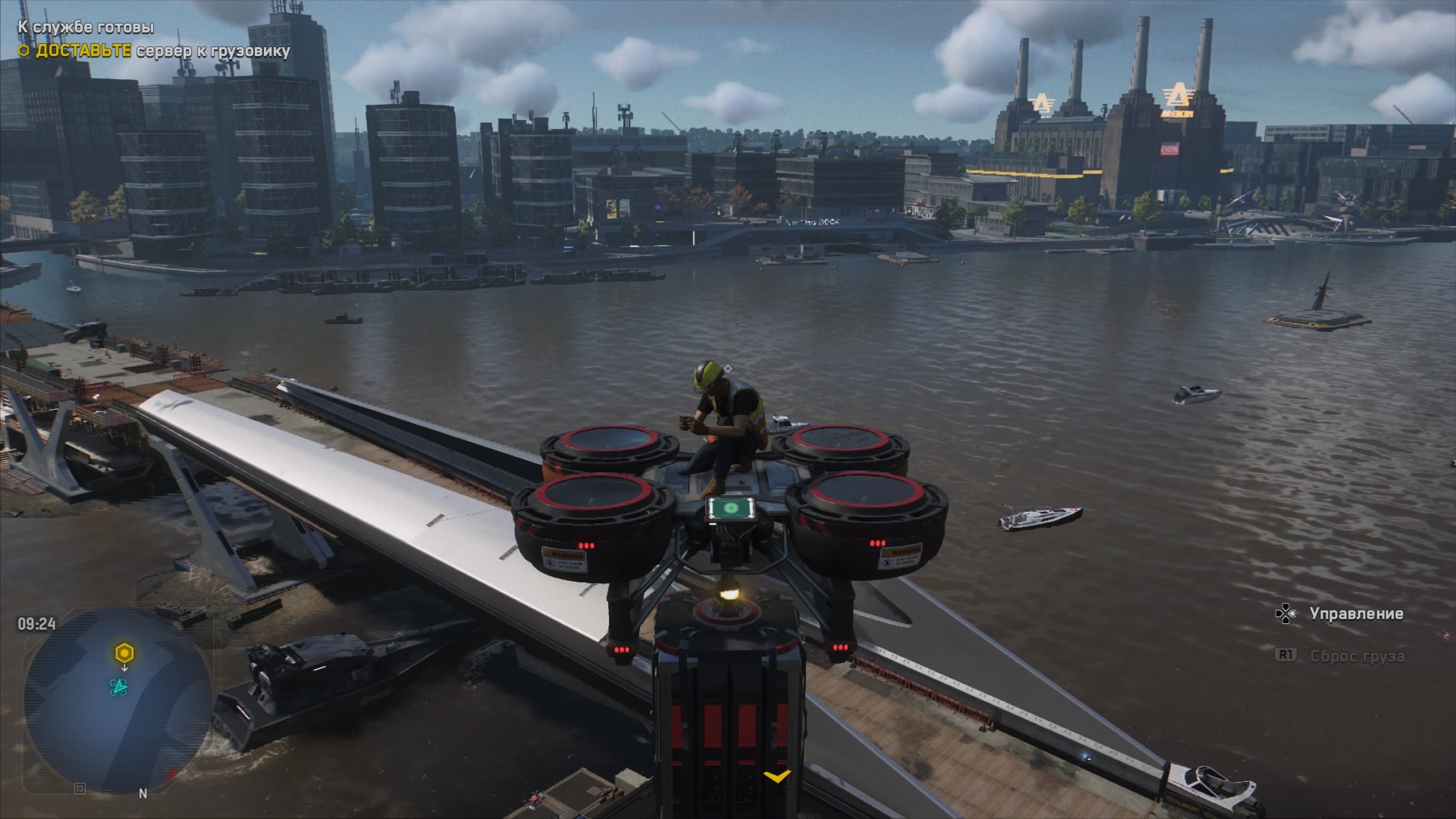Screen dimensions: 1456x819
Task: Click the circular minimap
Action: (x=118, y=700)
